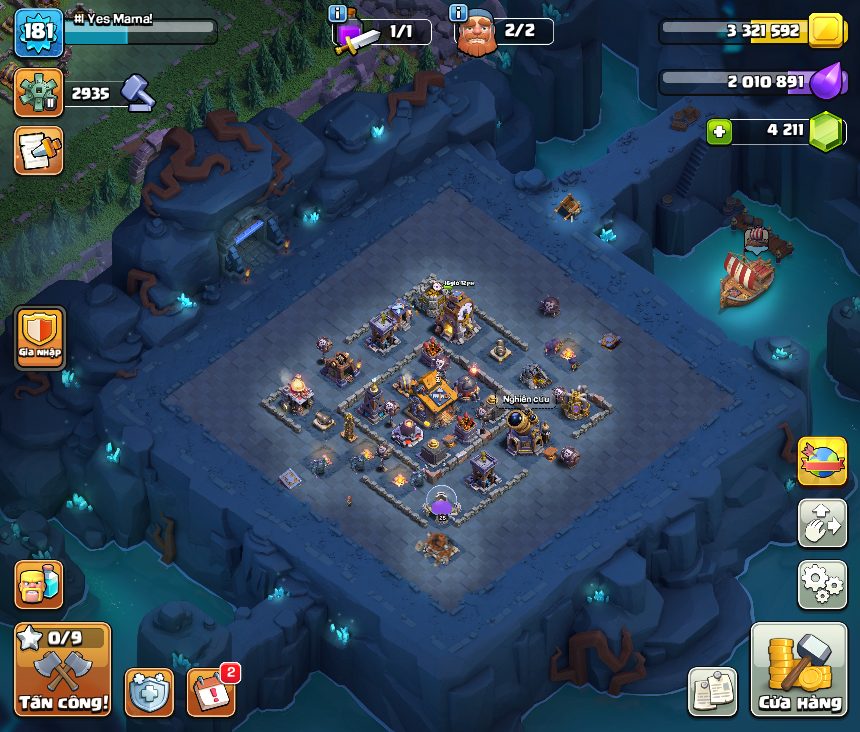
Task: Open the calendar events icon
Action: coord(211,692)
